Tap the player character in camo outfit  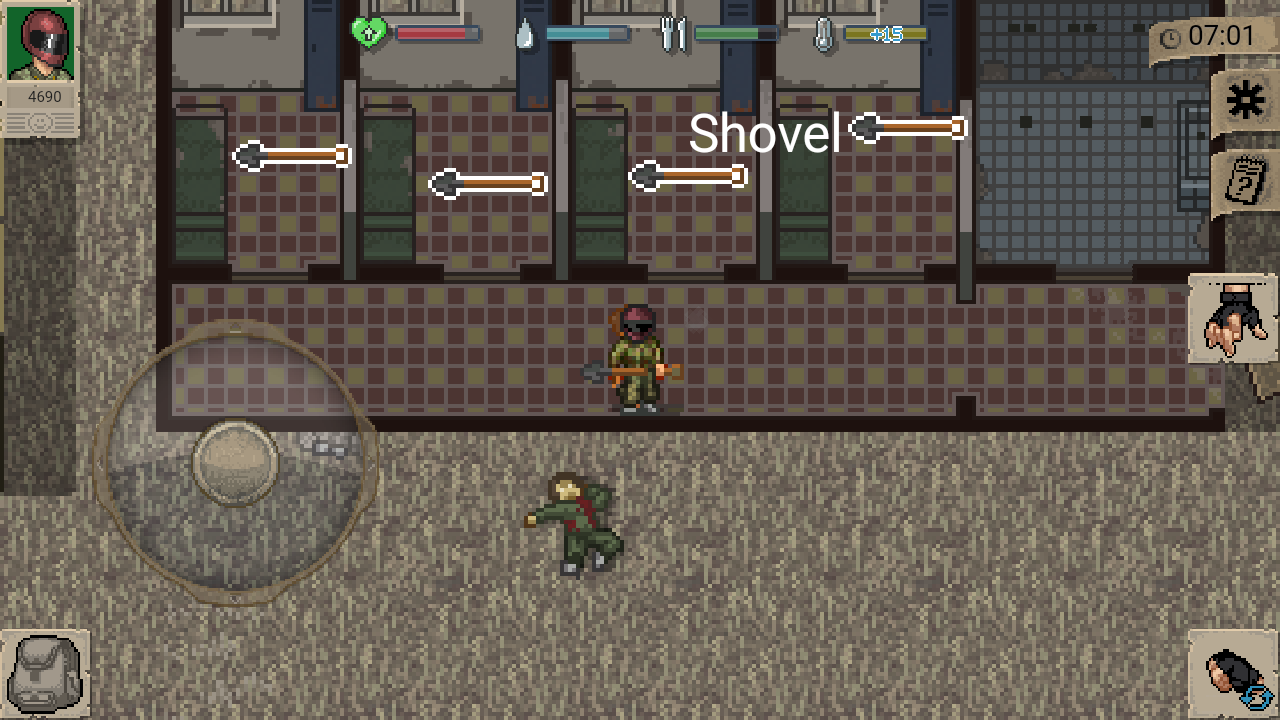click(640, 360)
